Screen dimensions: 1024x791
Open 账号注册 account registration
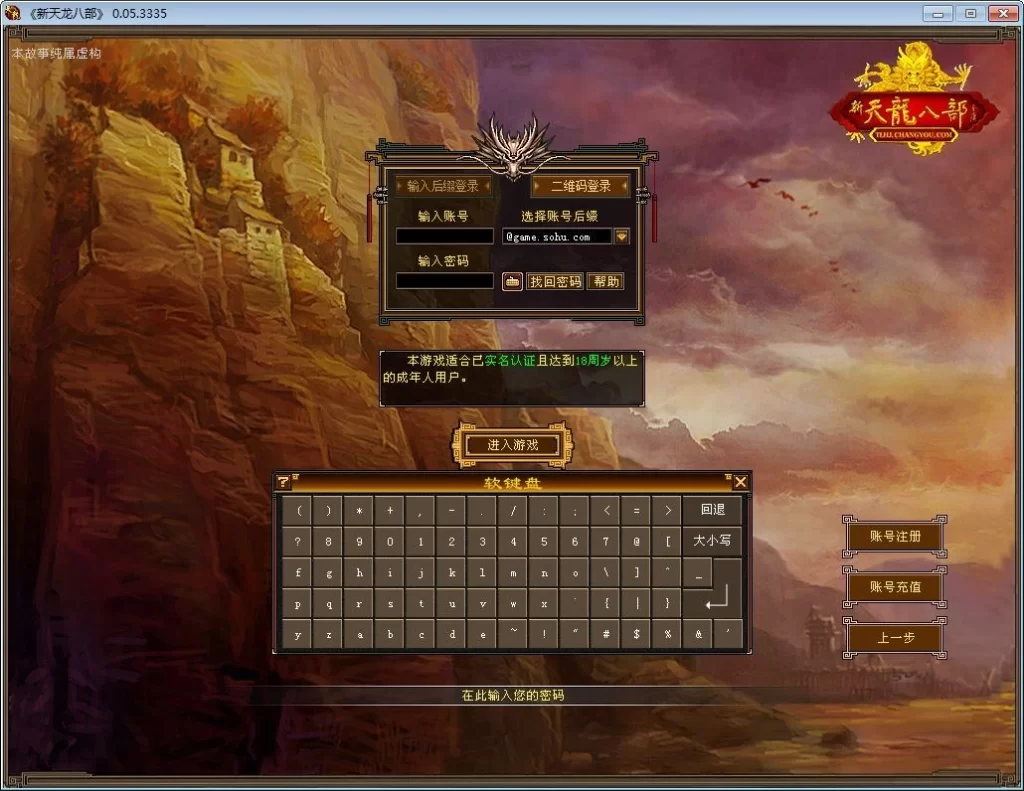894,536
